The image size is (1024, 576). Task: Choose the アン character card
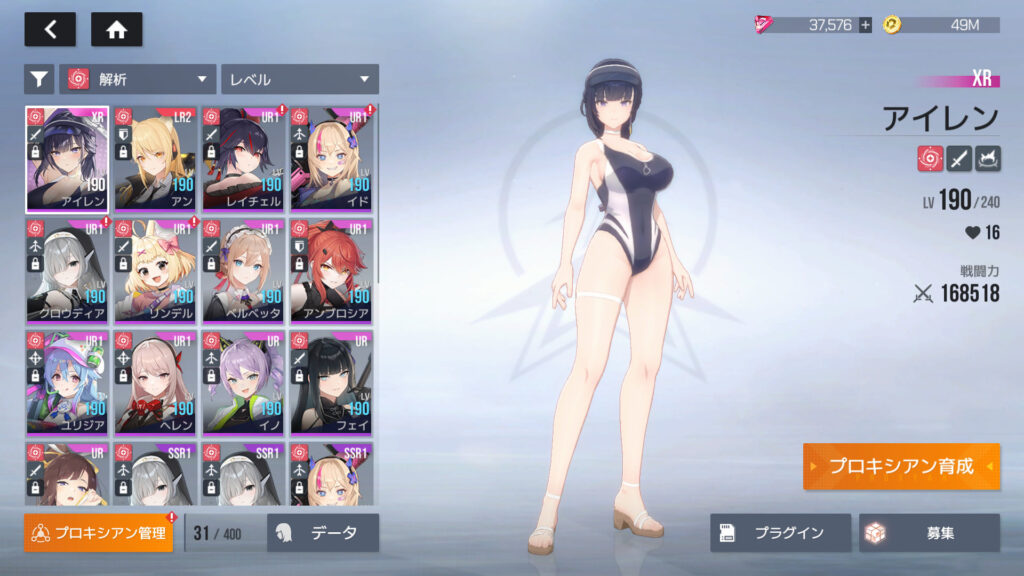click(x=155, y=158)
